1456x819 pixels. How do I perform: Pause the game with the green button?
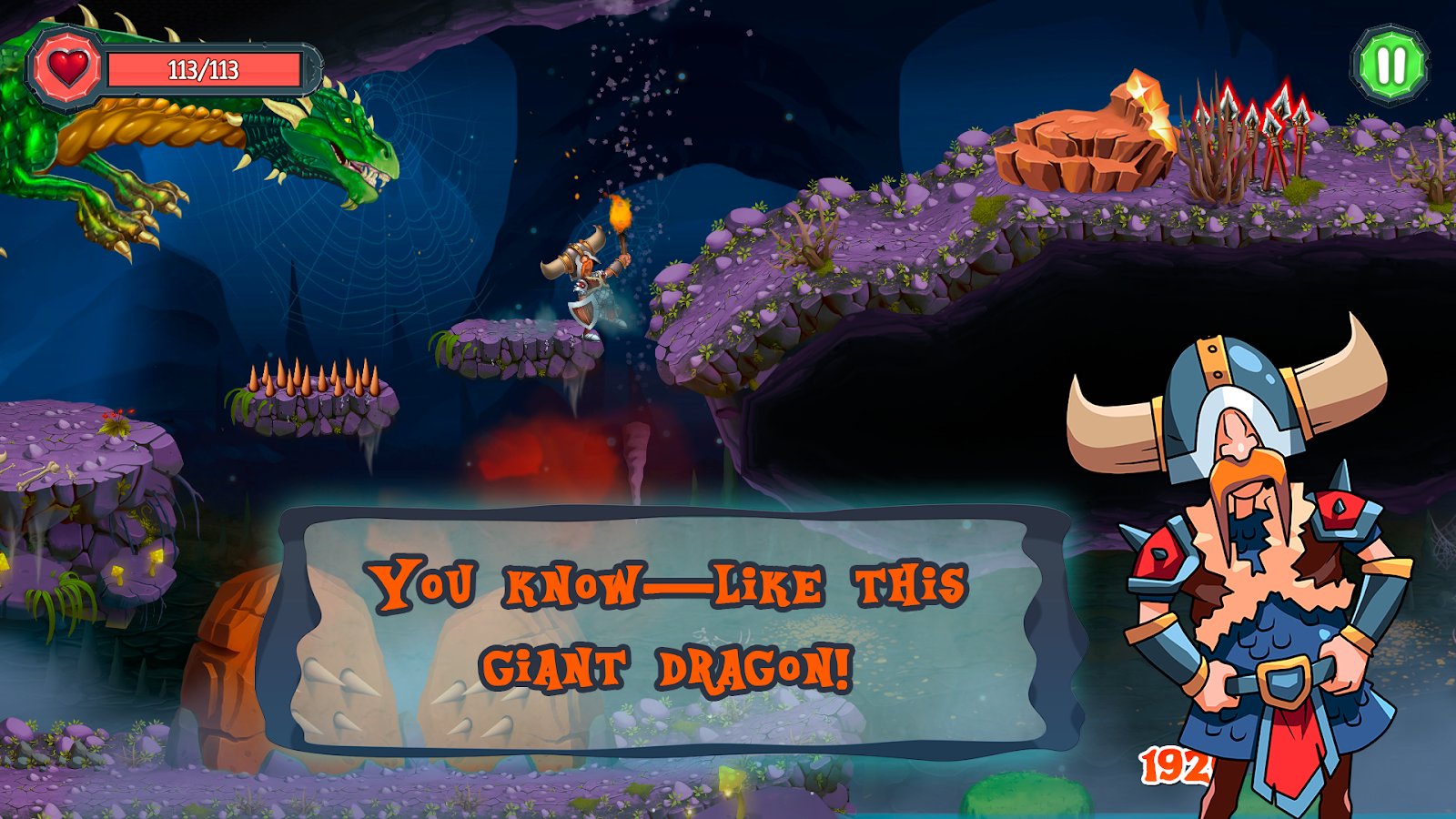tap(1390, 66)
